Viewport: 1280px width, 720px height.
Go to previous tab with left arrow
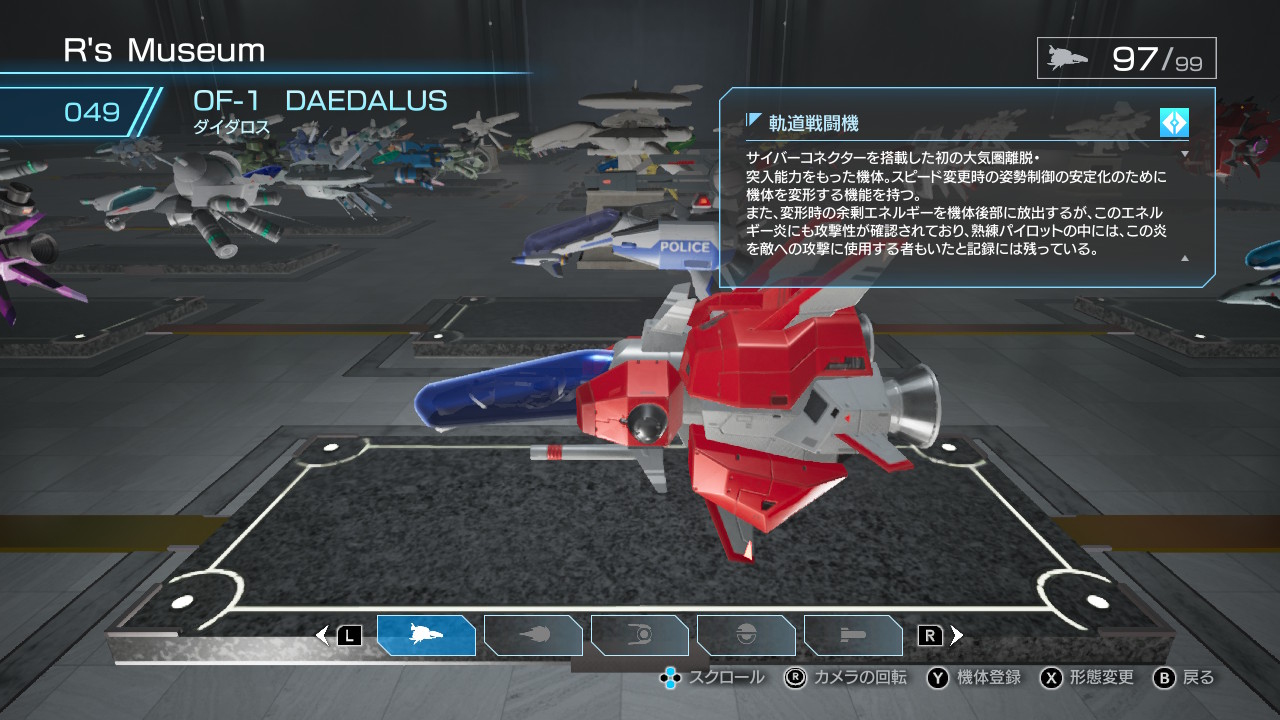coord(323,635)
